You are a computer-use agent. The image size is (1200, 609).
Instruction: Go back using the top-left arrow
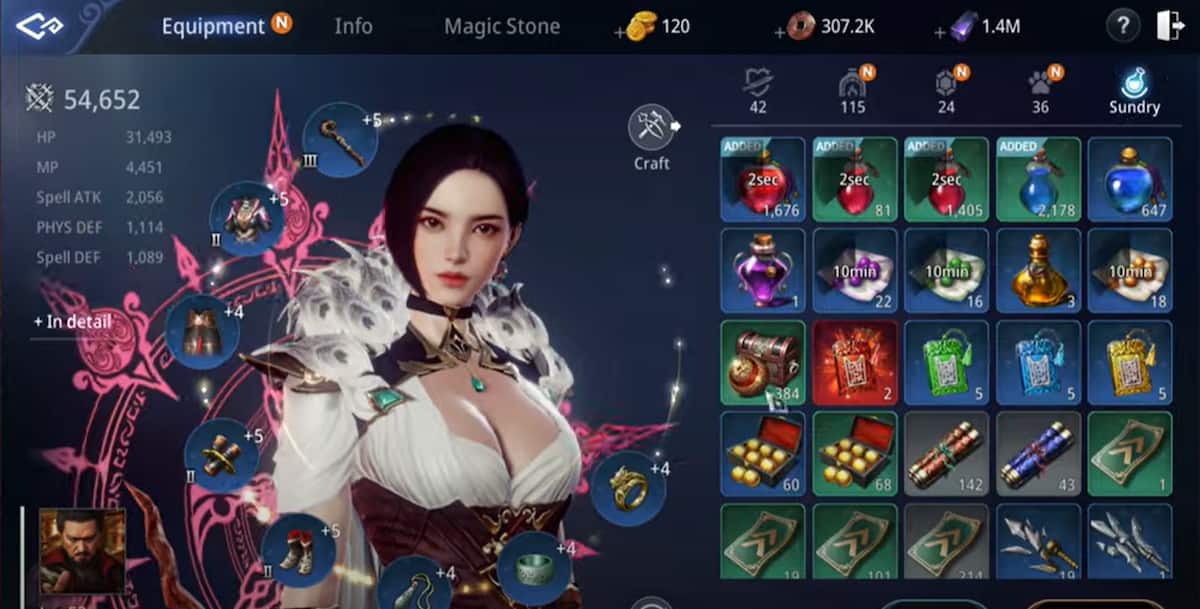(40, 26)
